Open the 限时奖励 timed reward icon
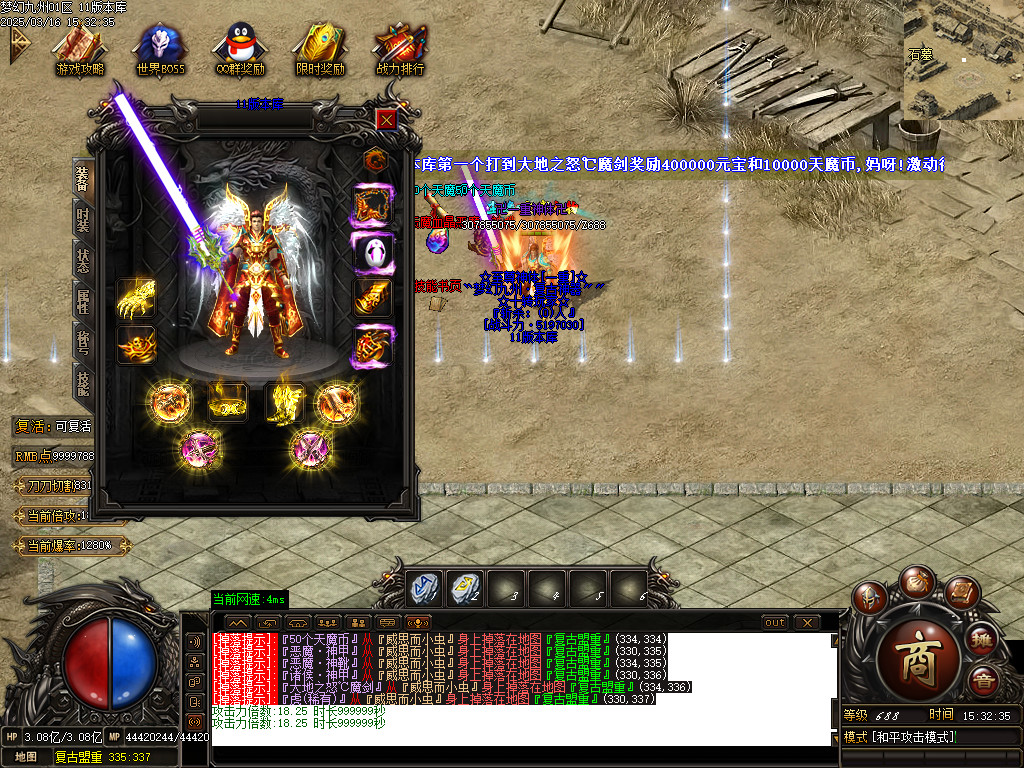Viewport: 1024px width, 768px height. 320,48
